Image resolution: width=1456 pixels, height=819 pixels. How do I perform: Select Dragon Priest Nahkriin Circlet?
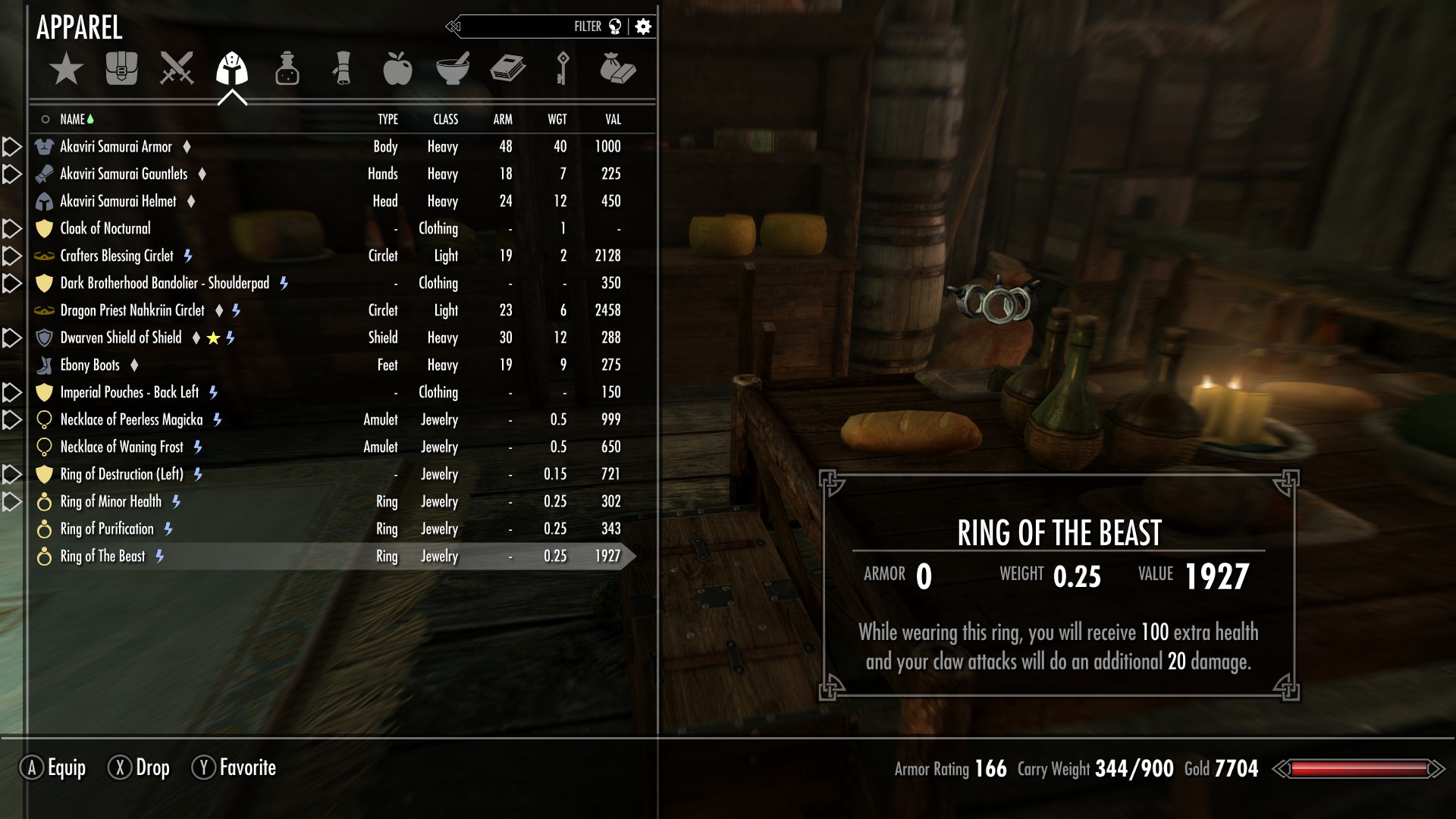click(132, 310)
